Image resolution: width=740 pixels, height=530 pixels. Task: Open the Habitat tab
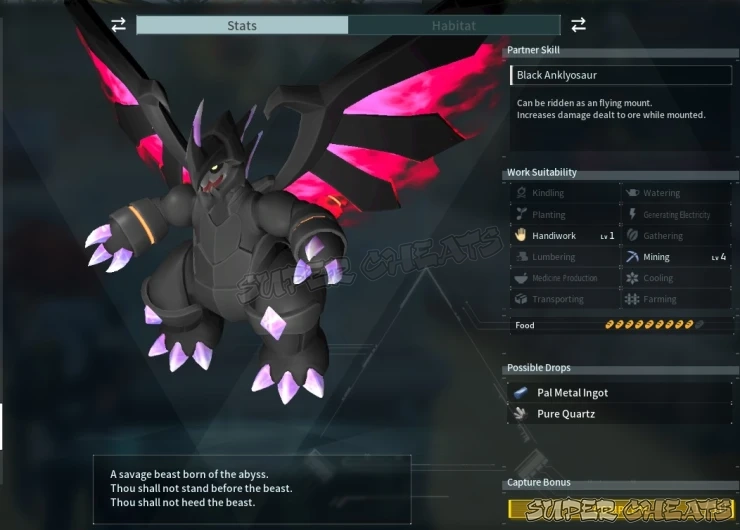tap(453, 25)
